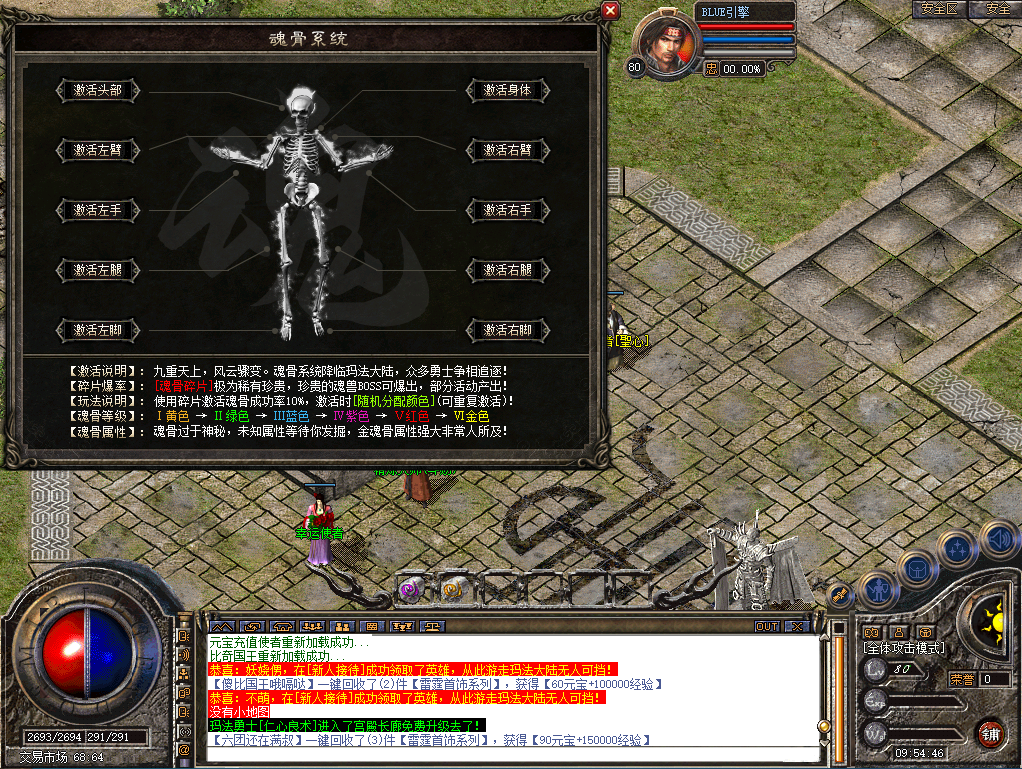1022x769 pixels.
Task: Choose the 激活右手 button
Action: (x=508, y=210)
